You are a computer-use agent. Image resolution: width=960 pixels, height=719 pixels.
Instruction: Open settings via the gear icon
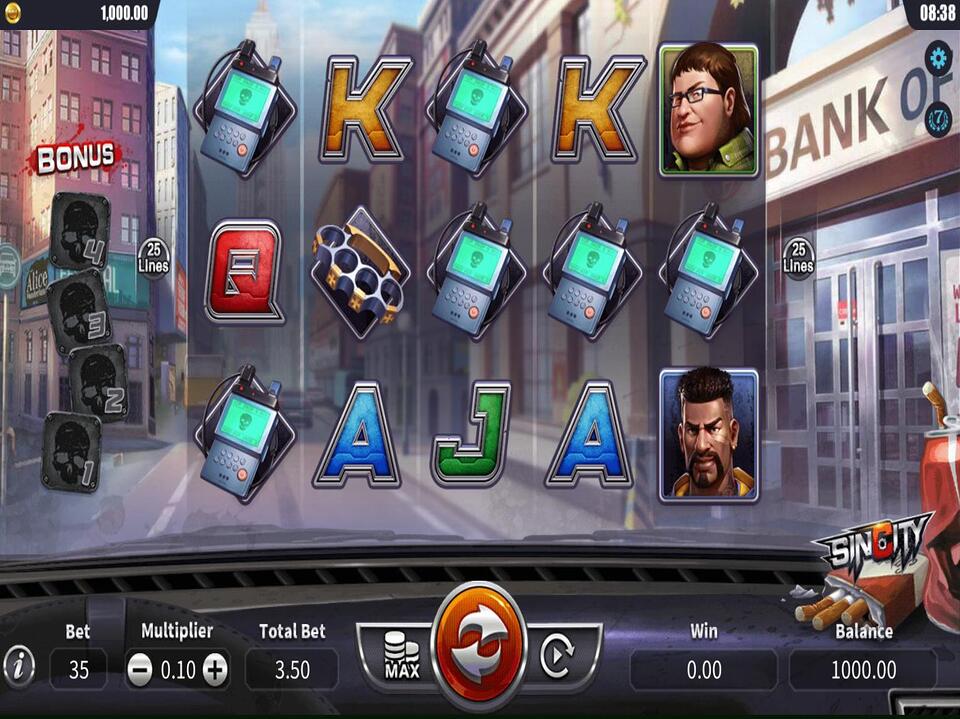pyautogui.click(x=938, y=58)
